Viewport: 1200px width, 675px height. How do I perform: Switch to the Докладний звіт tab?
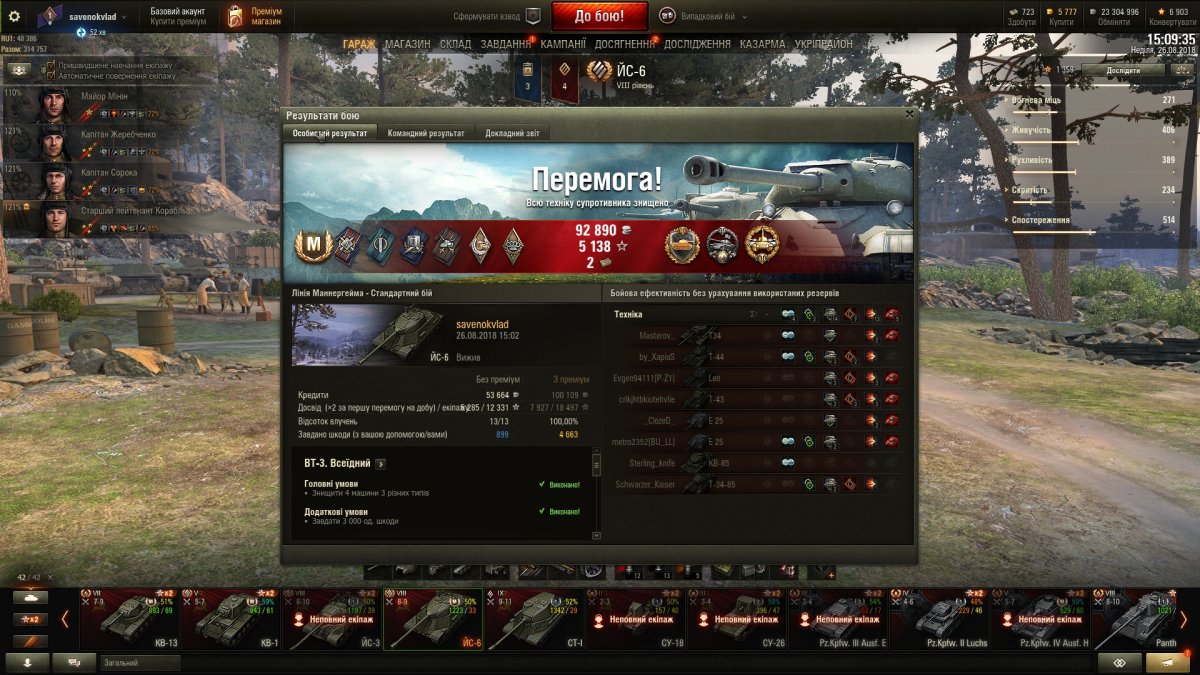(x=513, y=133)
